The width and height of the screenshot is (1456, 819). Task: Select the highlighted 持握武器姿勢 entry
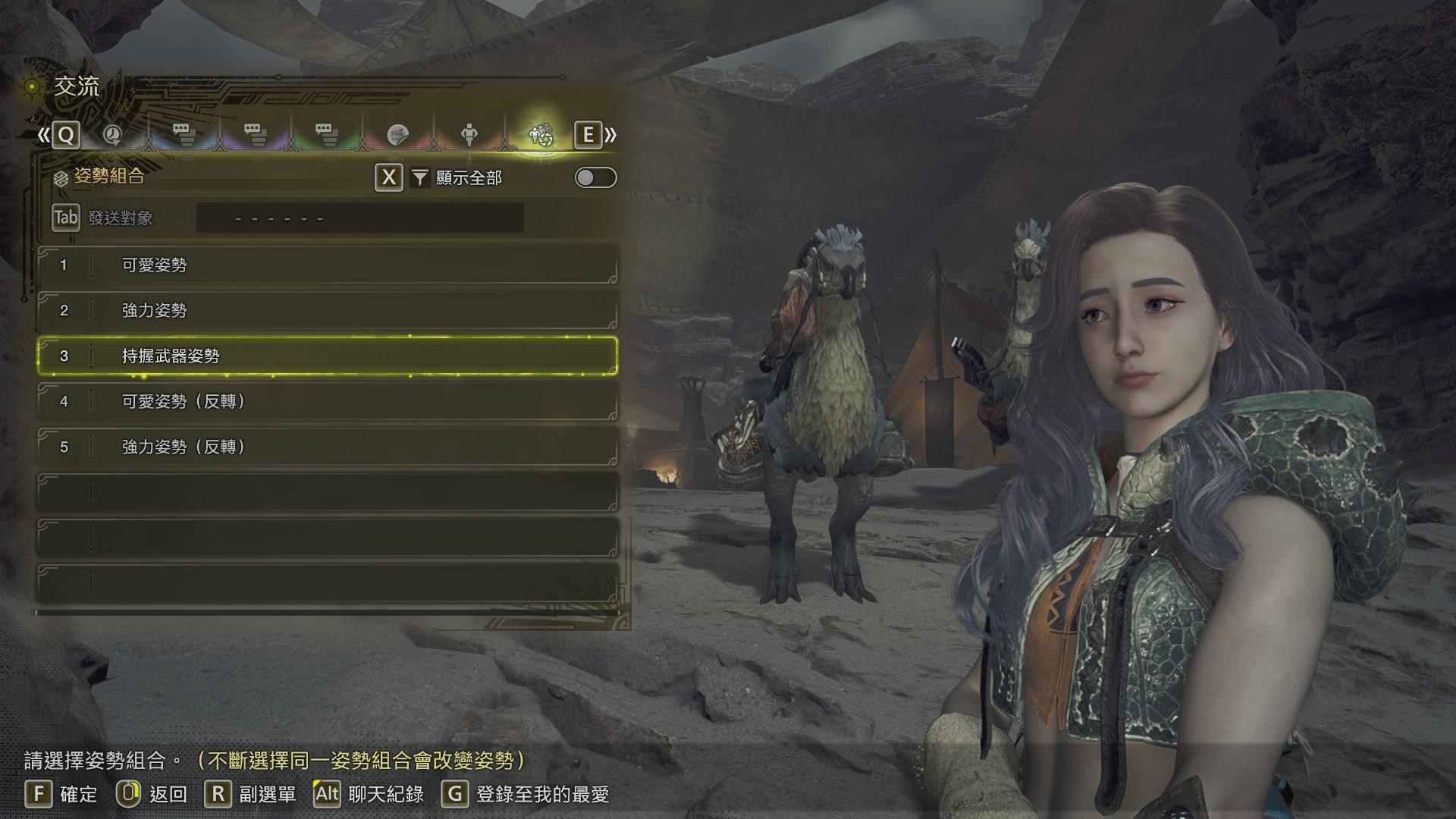point(326,356)
